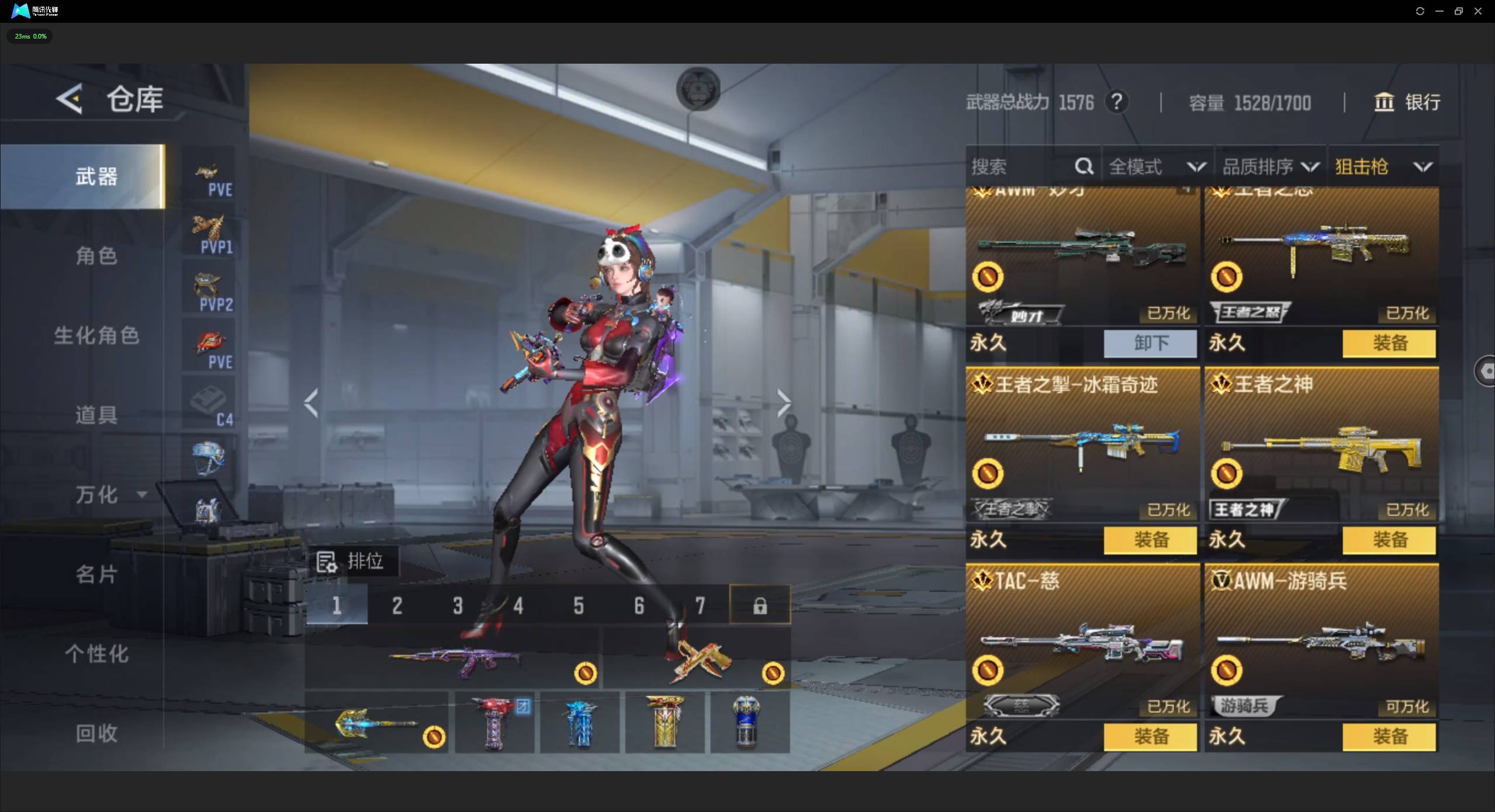Unequip the AWM with the 卸下 button
Viewport: 1495px width, 812px height.
1150,343
